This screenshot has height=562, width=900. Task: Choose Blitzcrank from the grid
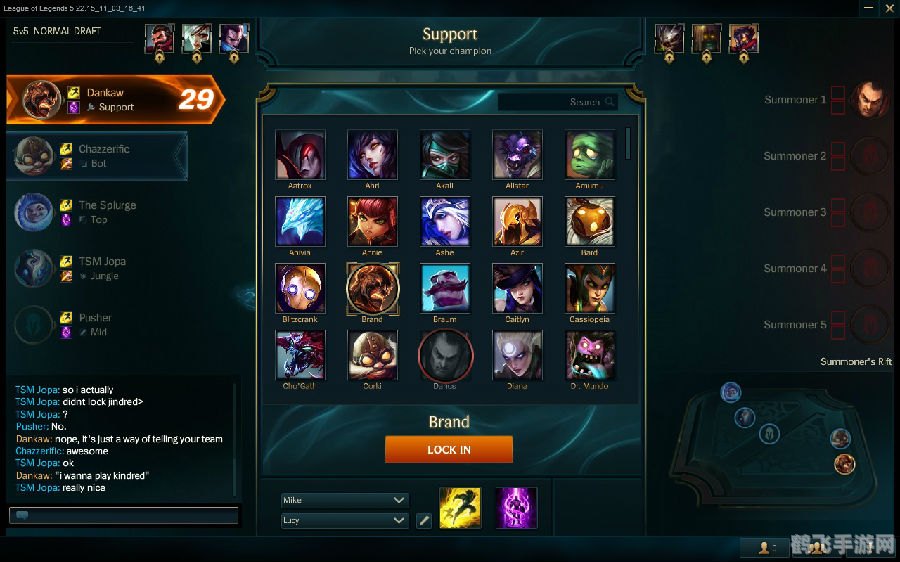300,289
